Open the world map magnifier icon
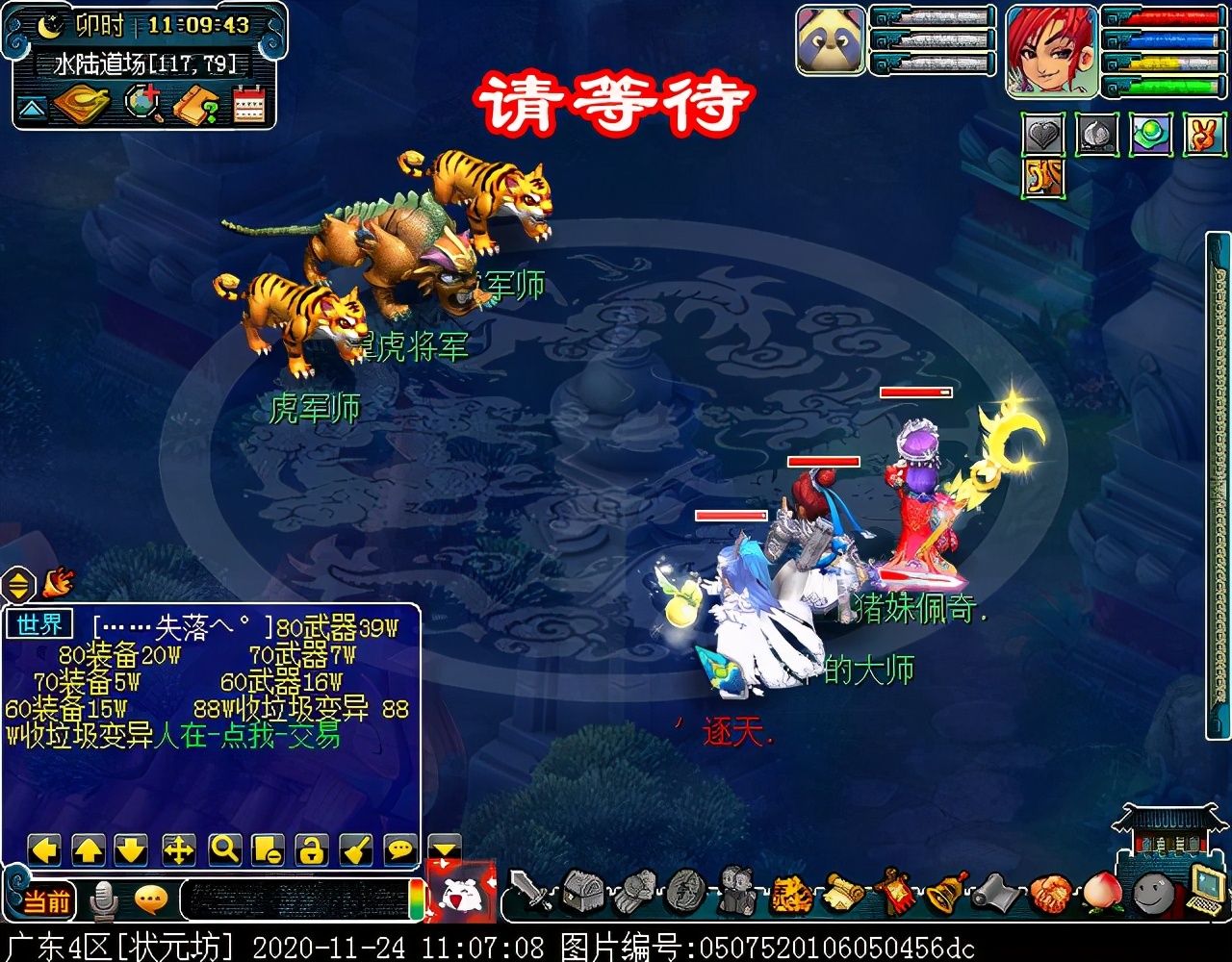 point(143,105)
